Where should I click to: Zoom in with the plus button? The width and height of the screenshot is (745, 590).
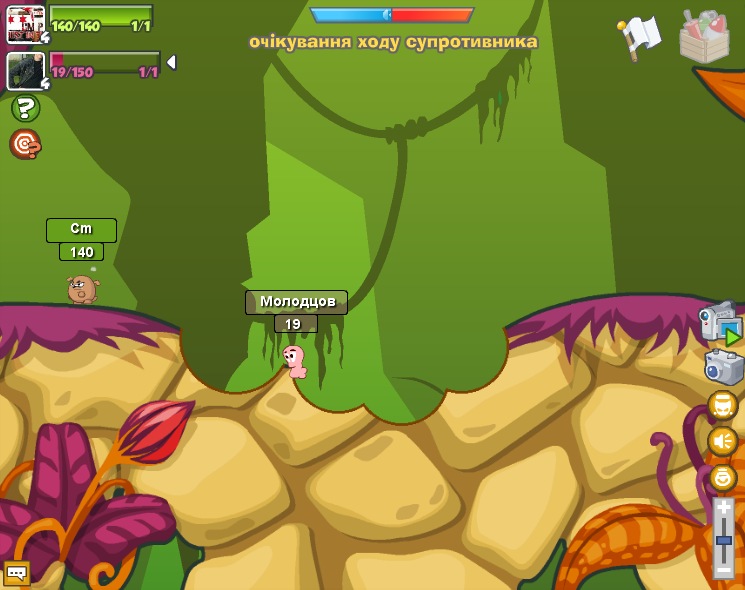723,508
